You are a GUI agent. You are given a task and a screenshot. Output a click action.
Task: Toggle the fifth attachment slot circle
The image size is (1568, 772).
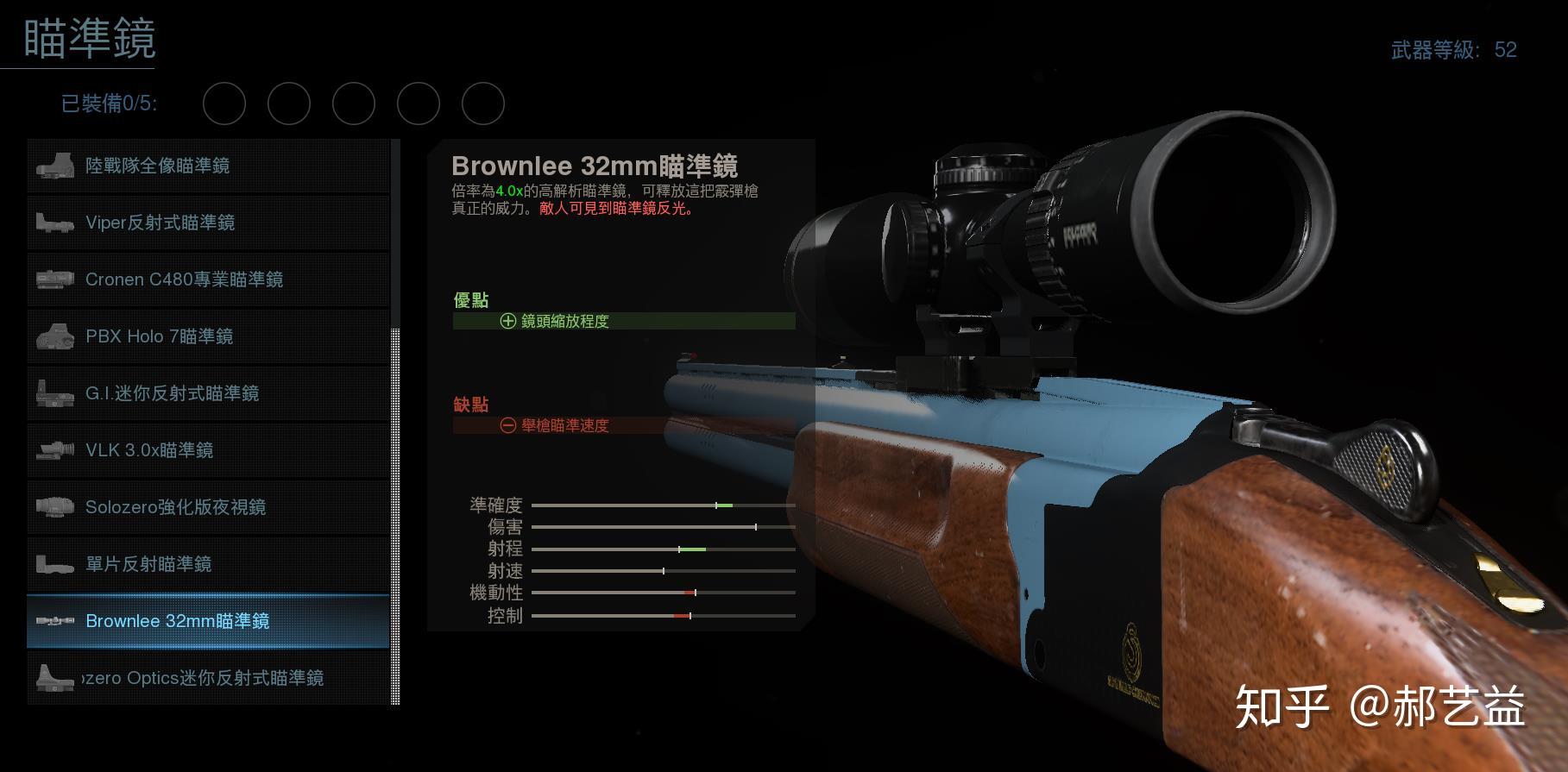tap(482, 103)
